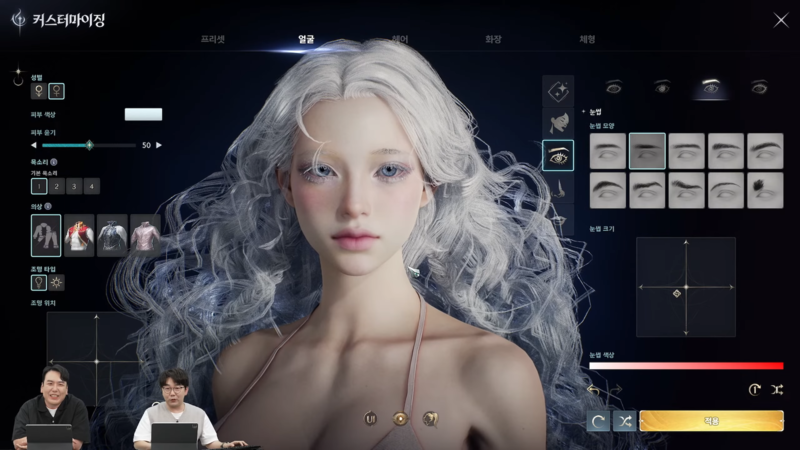Screen dimensions: 800x450
Task: Close the customization screen with the X
Action: (781, 20)
